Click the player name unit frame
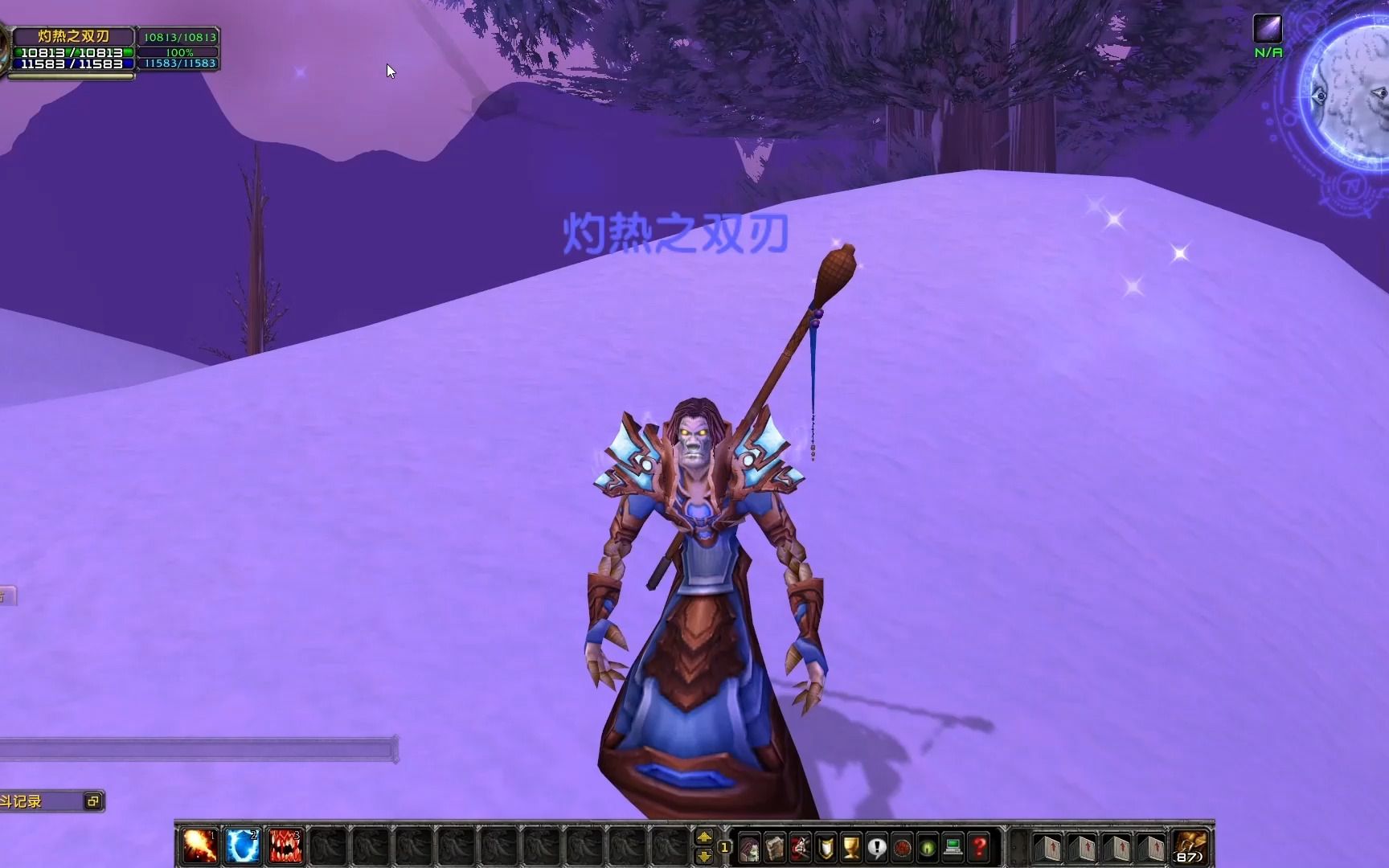The height and width of the screenshot is (868, 1389). [x=73, y=36]
